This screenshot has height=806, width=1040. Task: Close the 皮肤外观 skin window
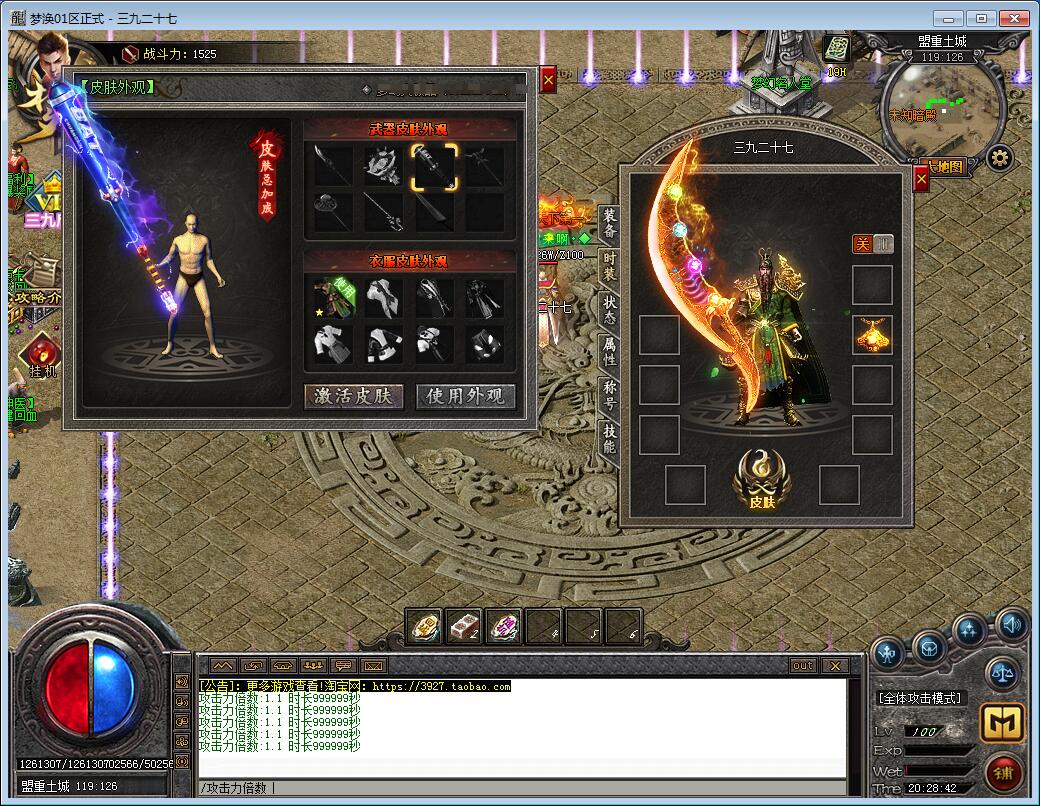[x=548, y=80]
